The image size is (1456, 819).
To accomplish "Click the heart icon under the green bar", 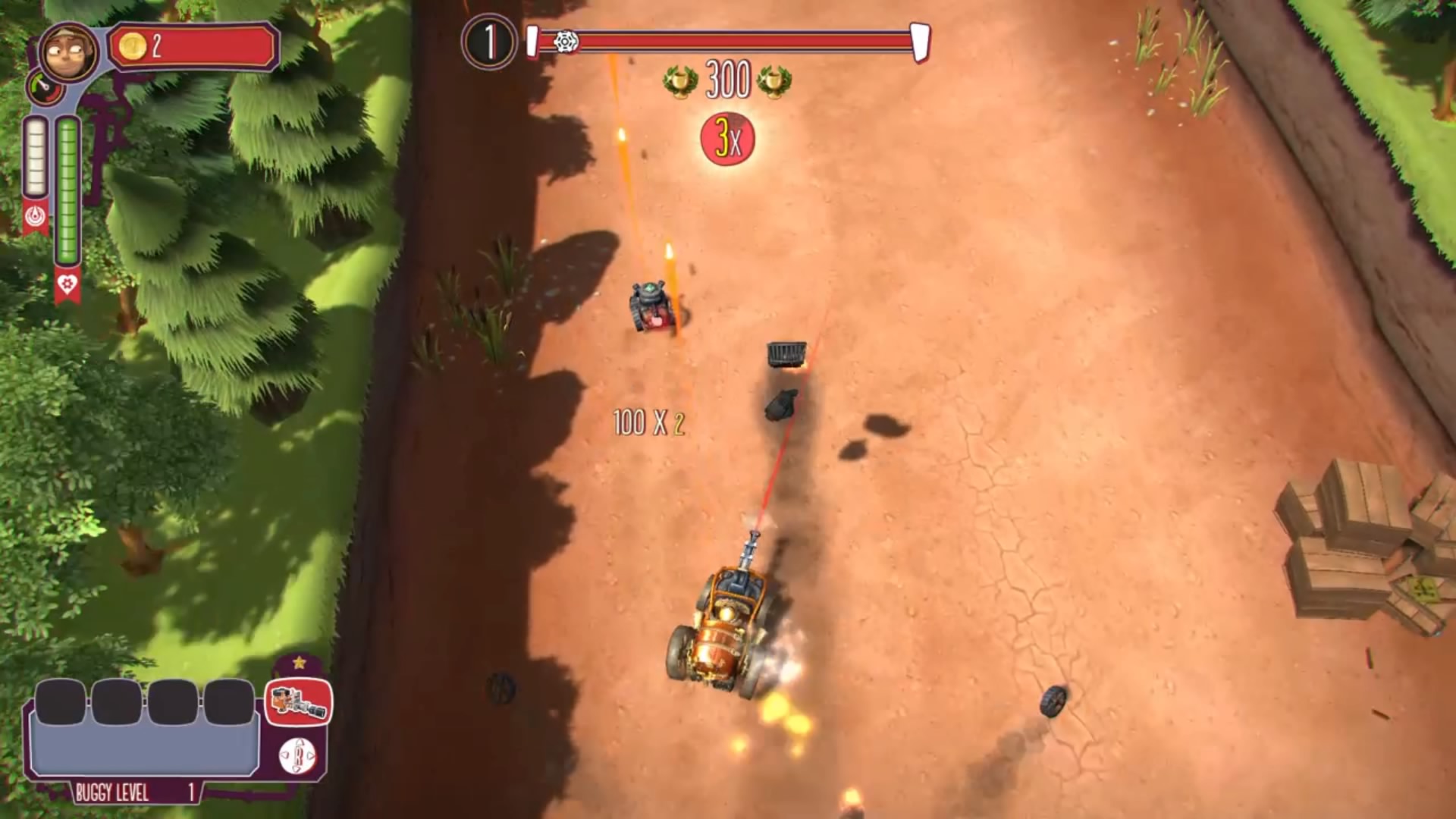I will coord(67,284).
